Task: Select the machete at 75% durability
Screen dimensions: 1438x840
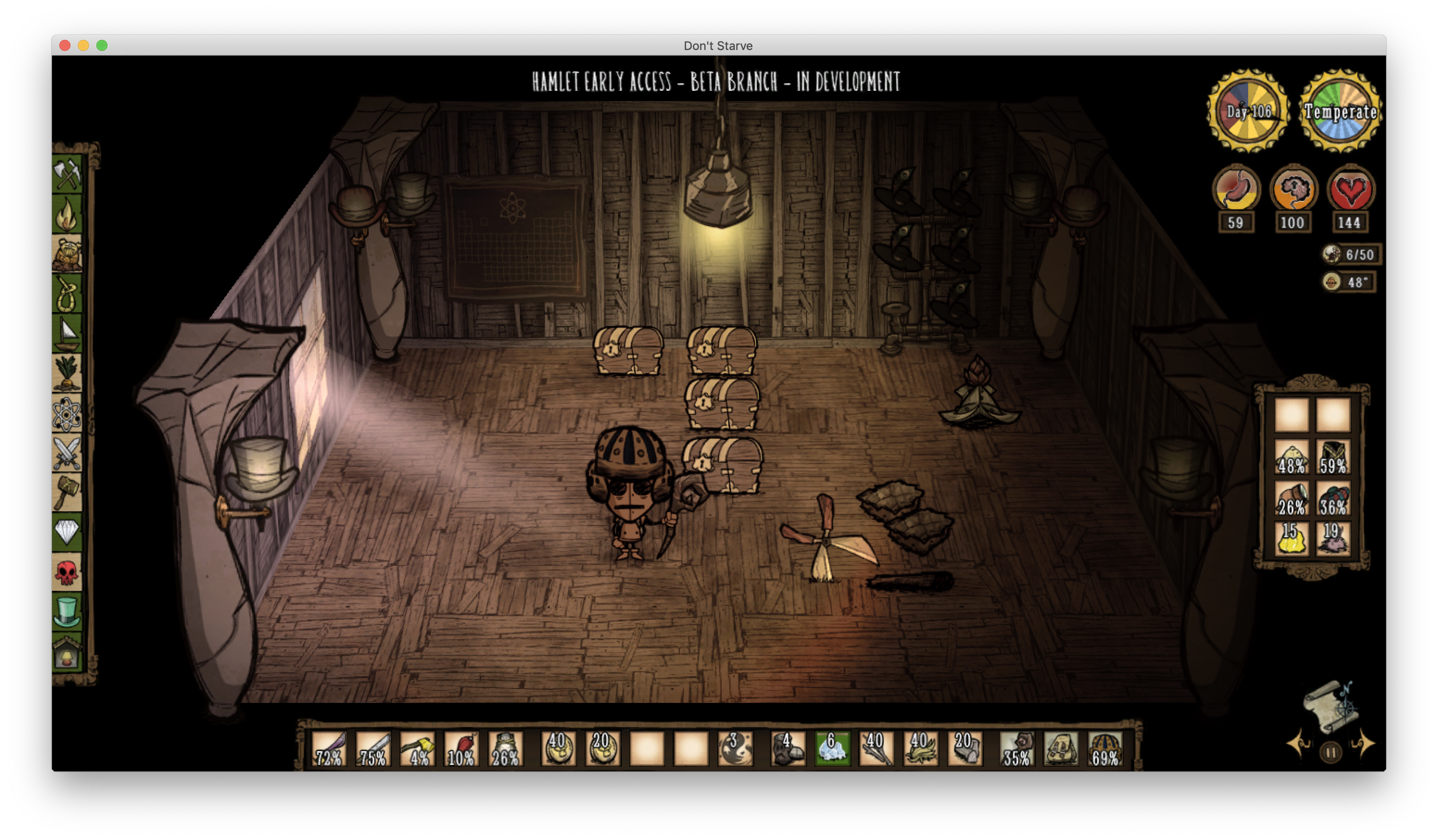Action: coord(373,749)
